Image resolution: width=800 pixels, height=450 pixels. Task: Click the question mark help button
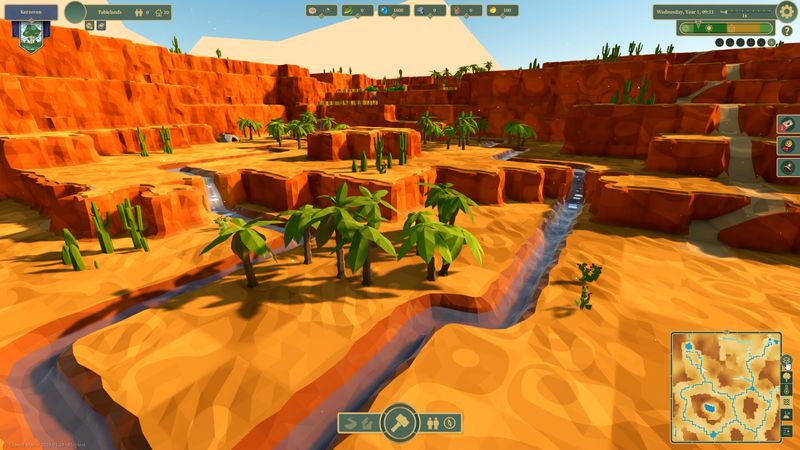point(787,30)
